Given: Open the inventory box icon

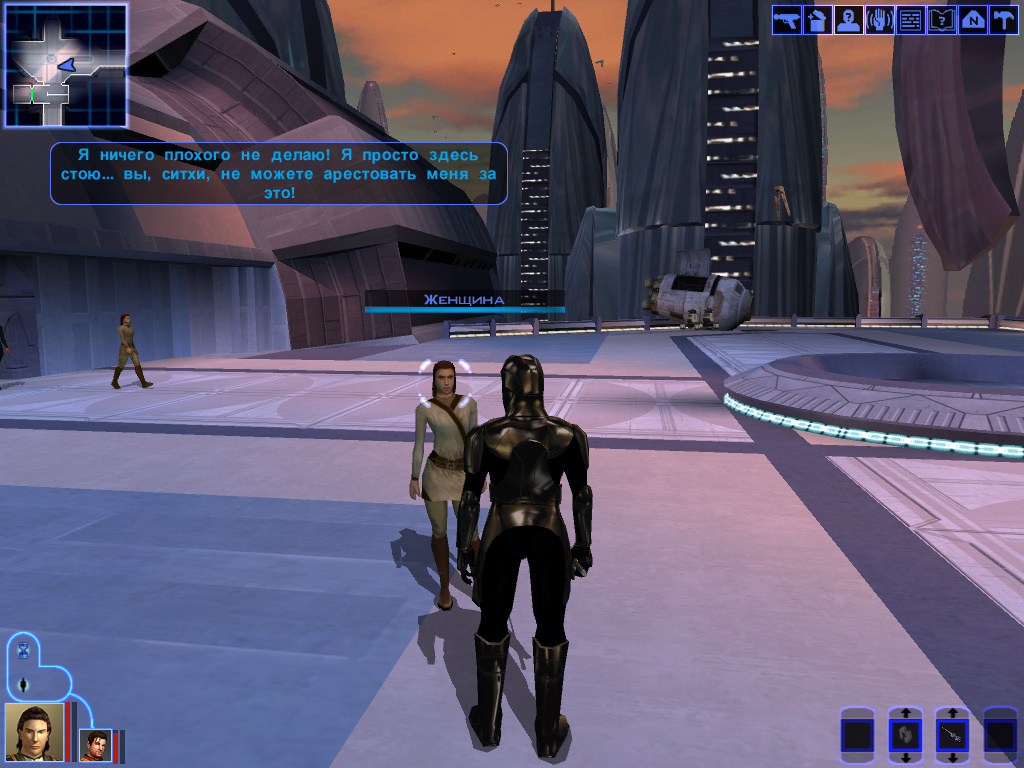Looking at the screenshot, I should [817, 20].
